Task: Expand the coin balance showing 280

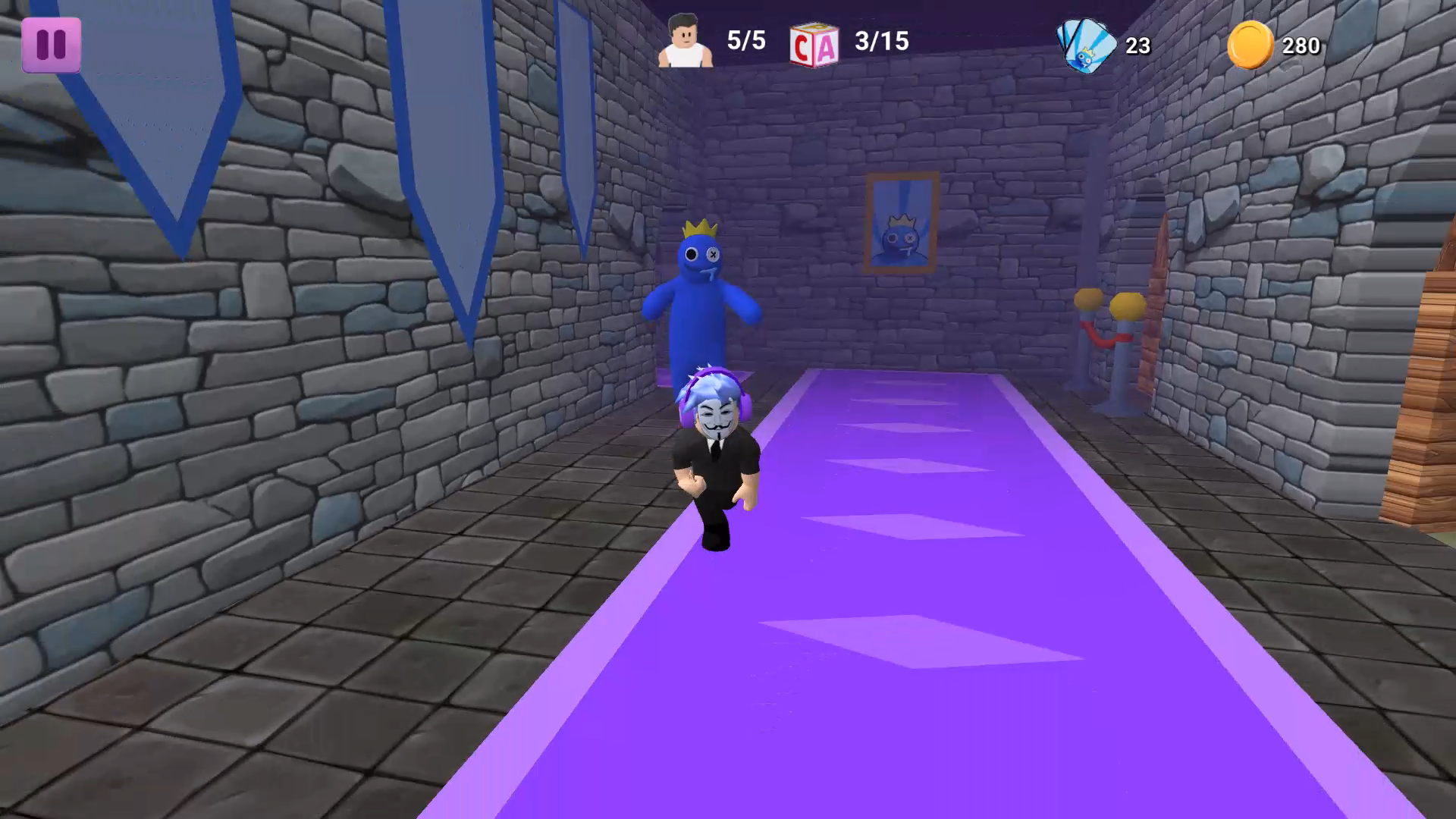Action: point(1300,45)
